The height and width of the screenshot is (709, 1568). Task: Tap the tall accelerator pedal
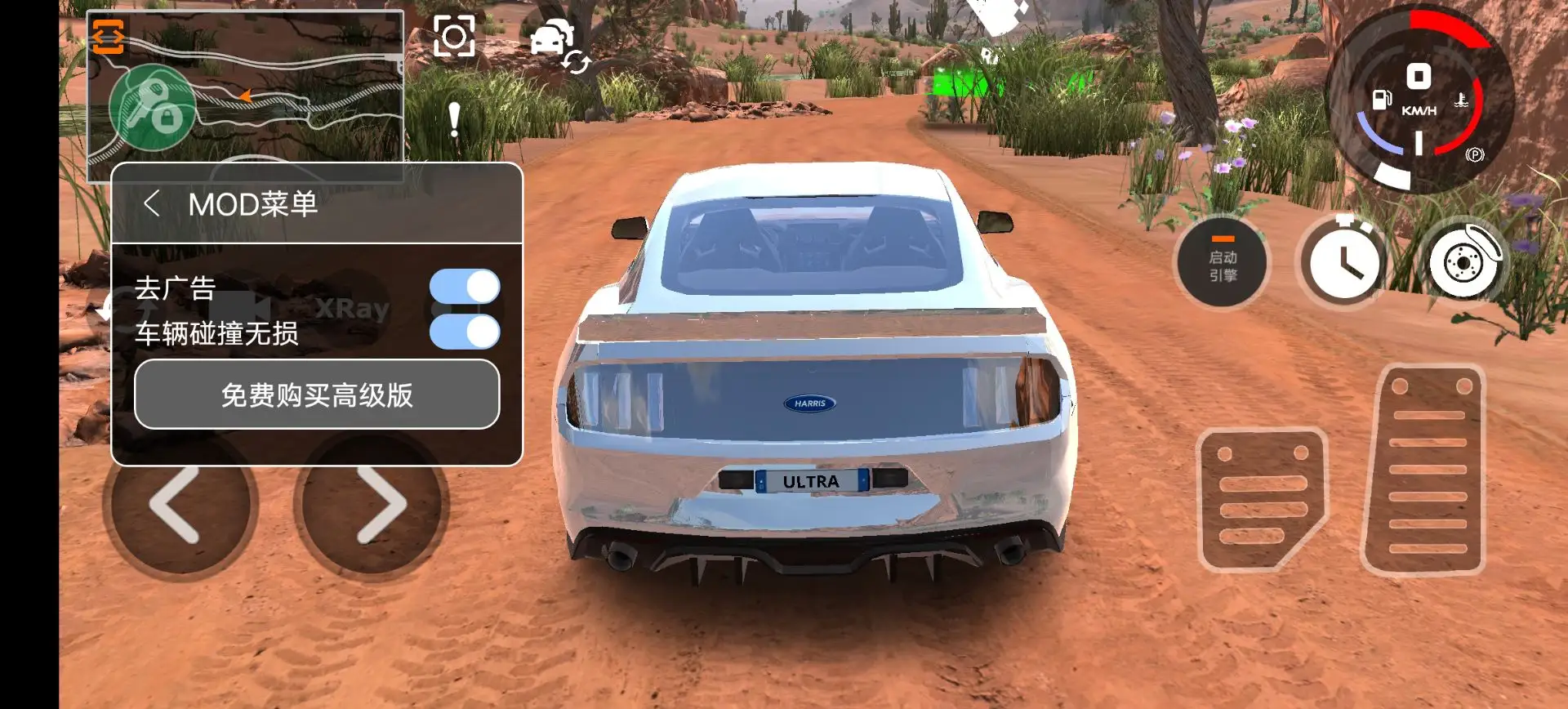tap(1425, 471)
